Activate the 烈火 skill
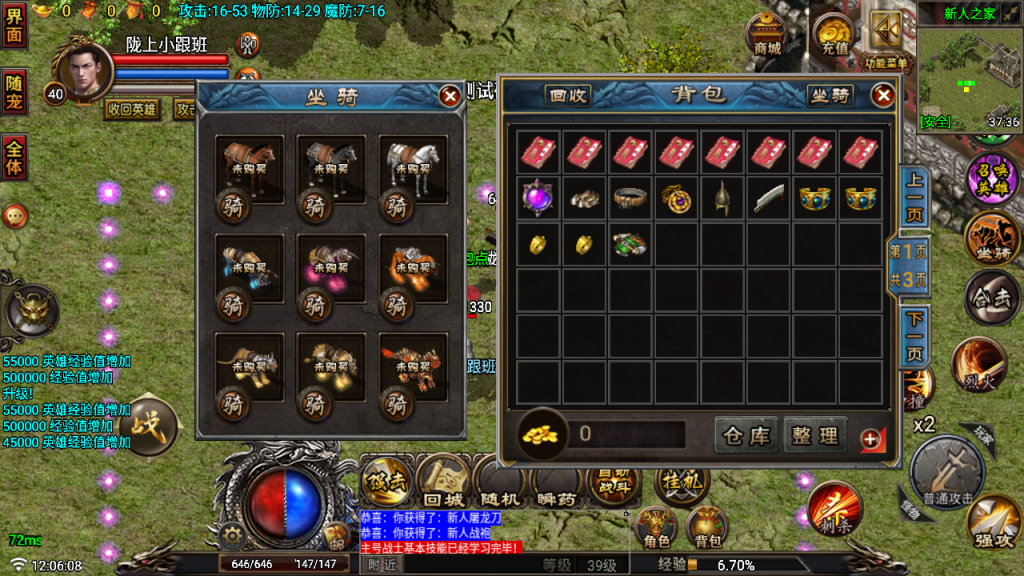Viewport: 1024px width, 576px height. 978,364
